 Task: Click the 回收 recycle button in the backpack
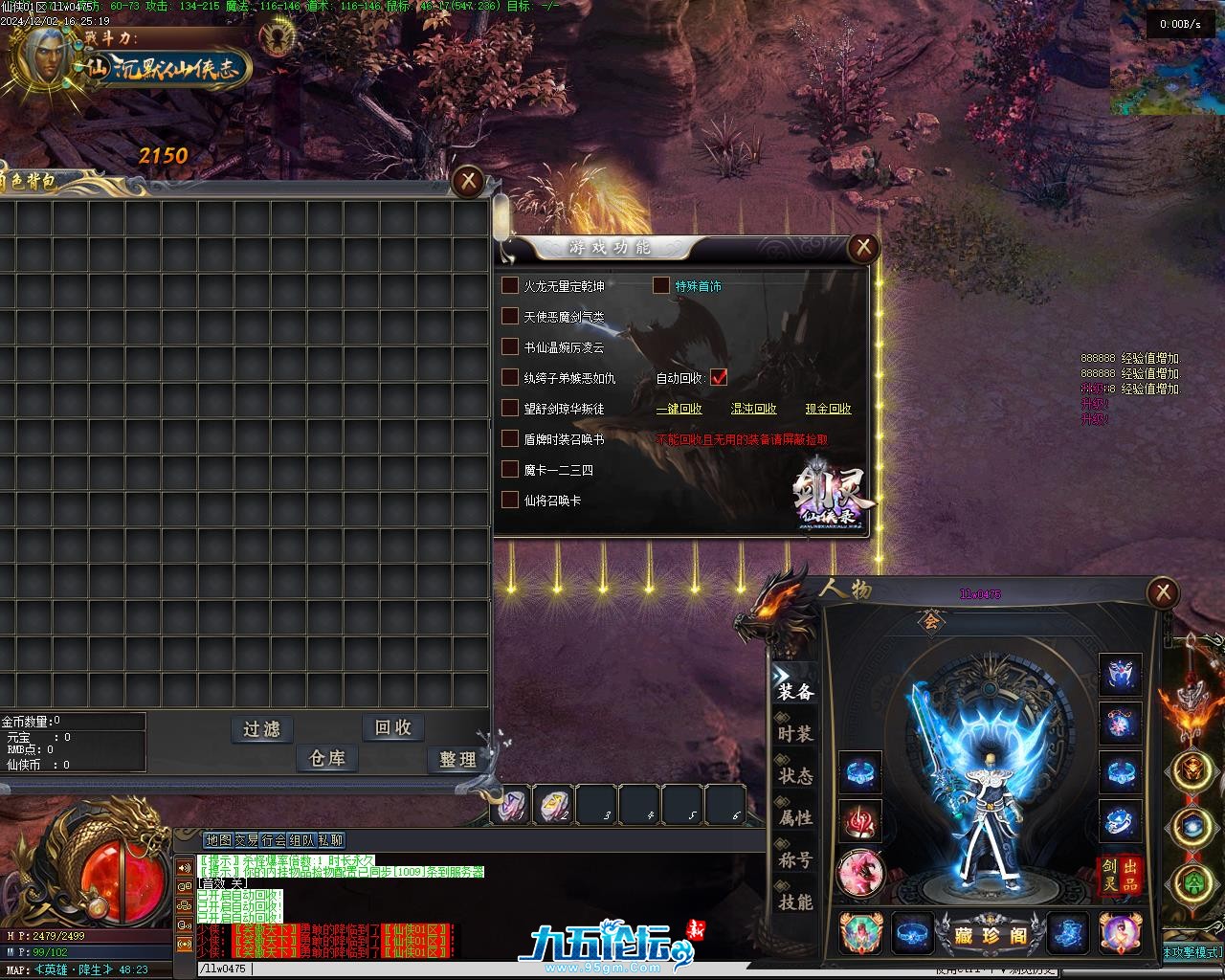[x=393, y=727]
